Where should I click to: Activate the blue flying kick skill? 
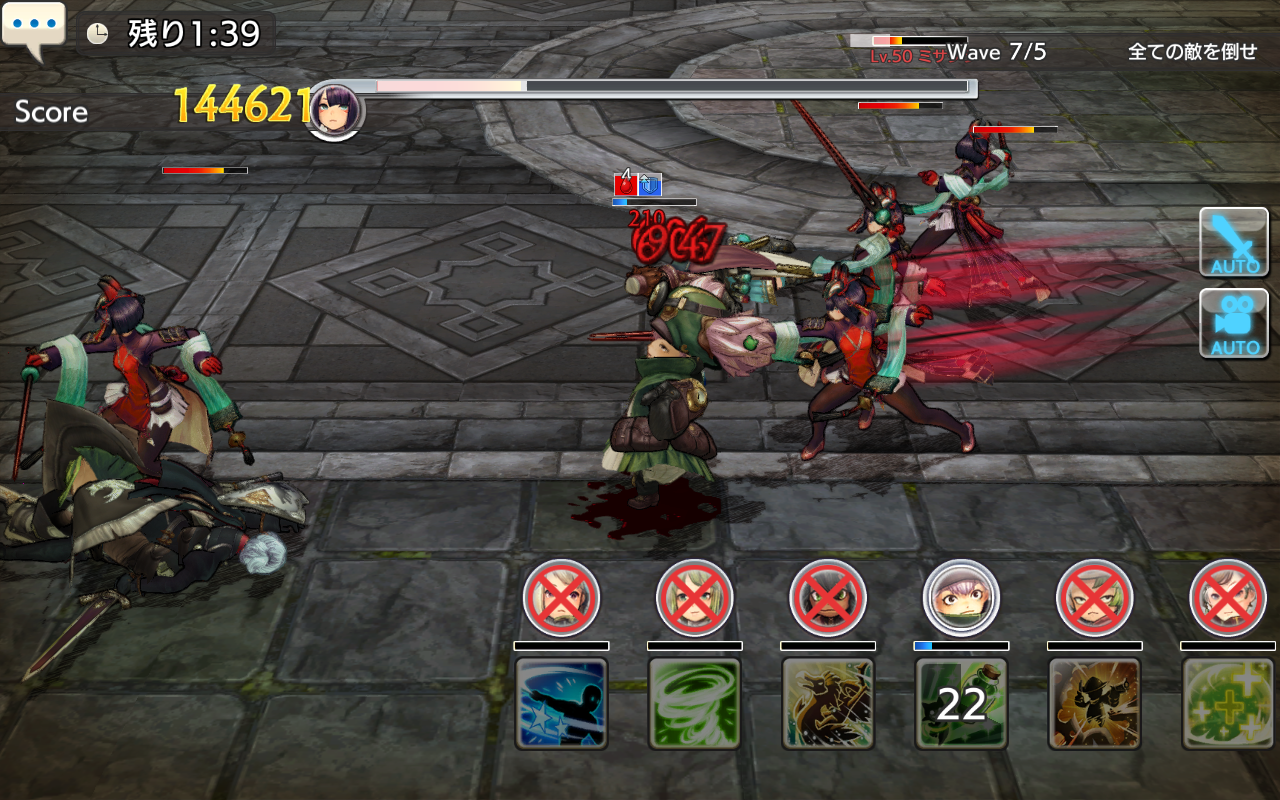[x=561, y=703]
